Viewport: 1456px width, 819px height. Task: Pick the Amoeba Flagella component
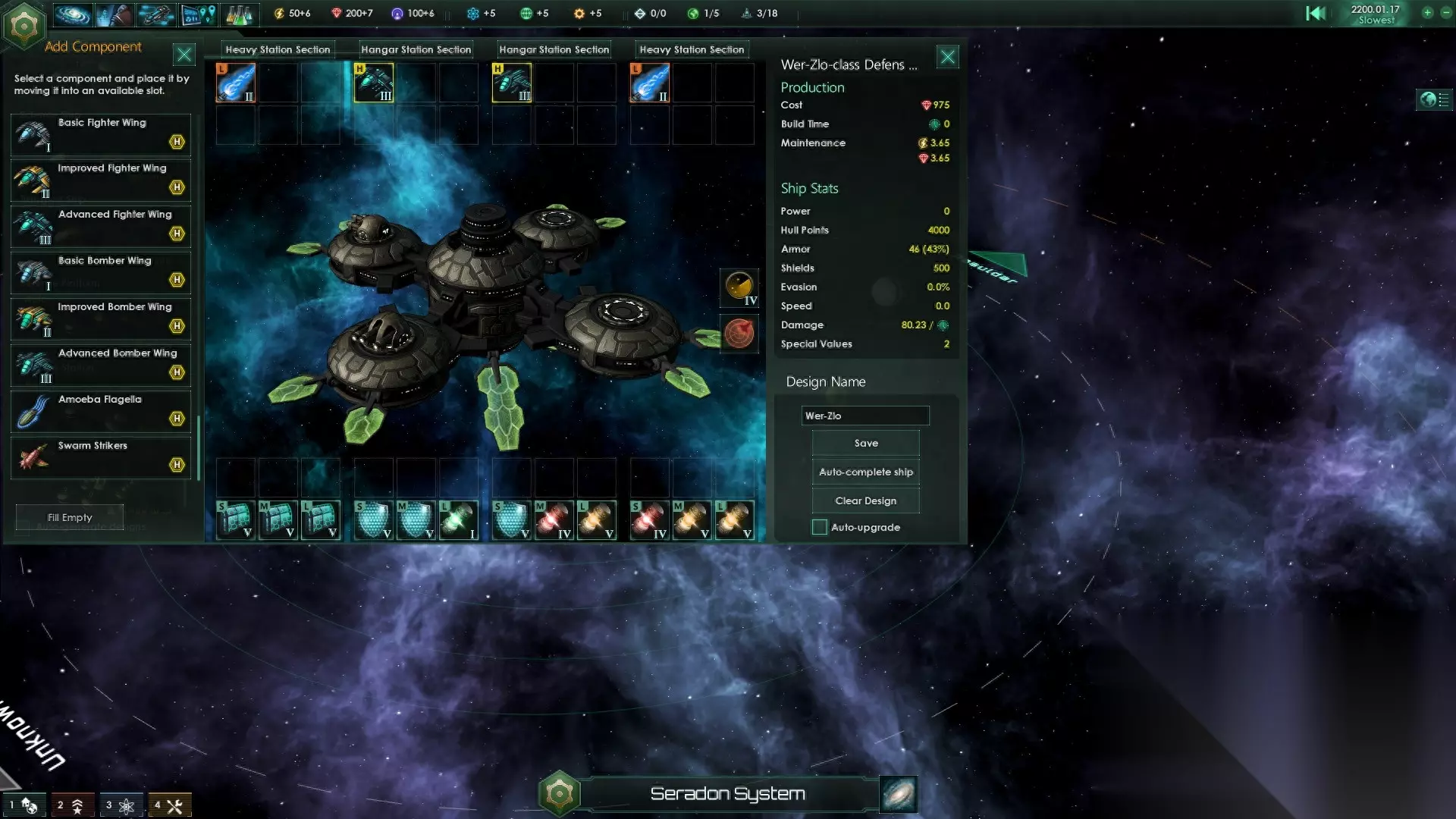coord(101,412)
